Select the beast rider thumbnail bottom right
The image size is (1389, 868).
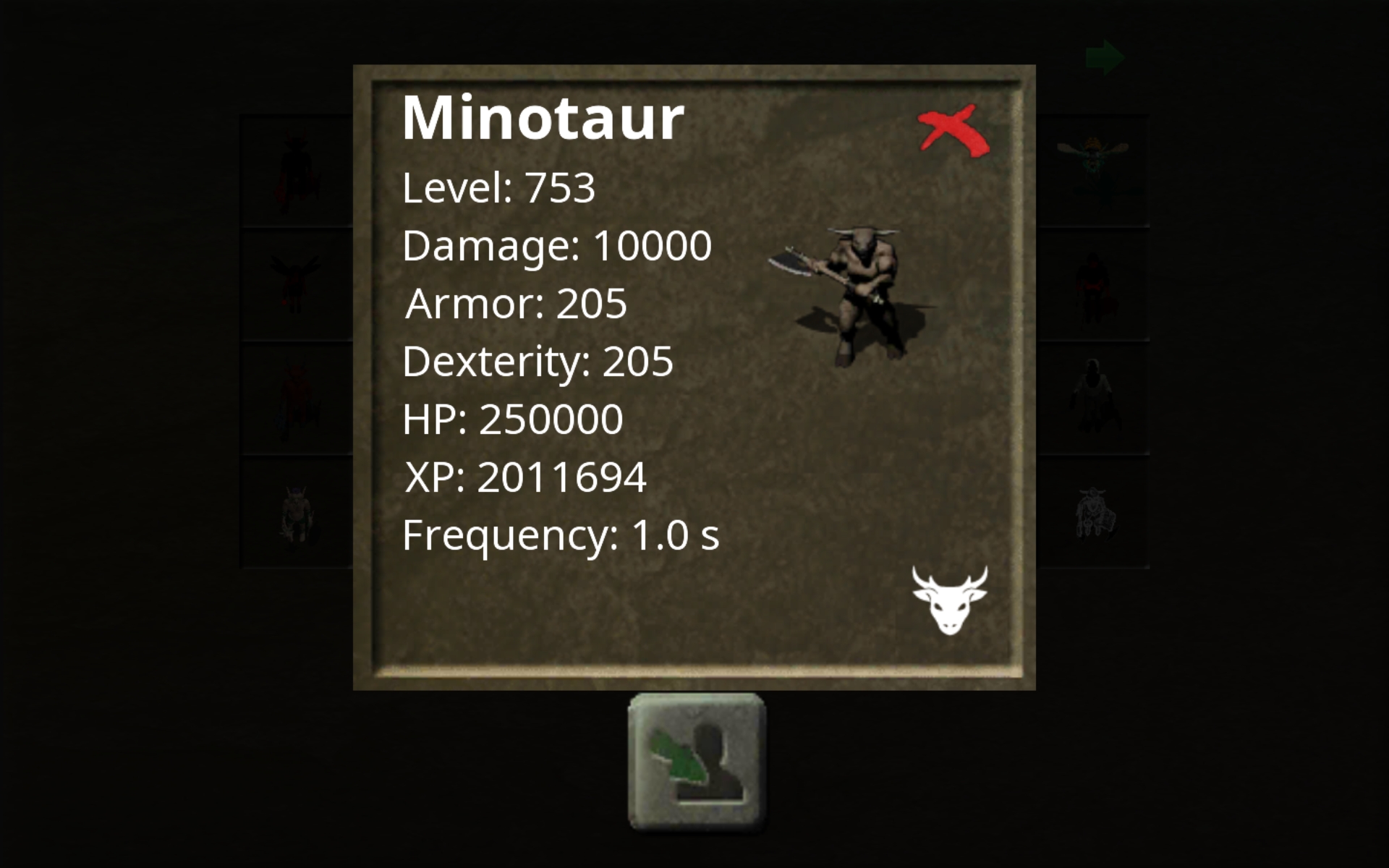[1096, 510]
